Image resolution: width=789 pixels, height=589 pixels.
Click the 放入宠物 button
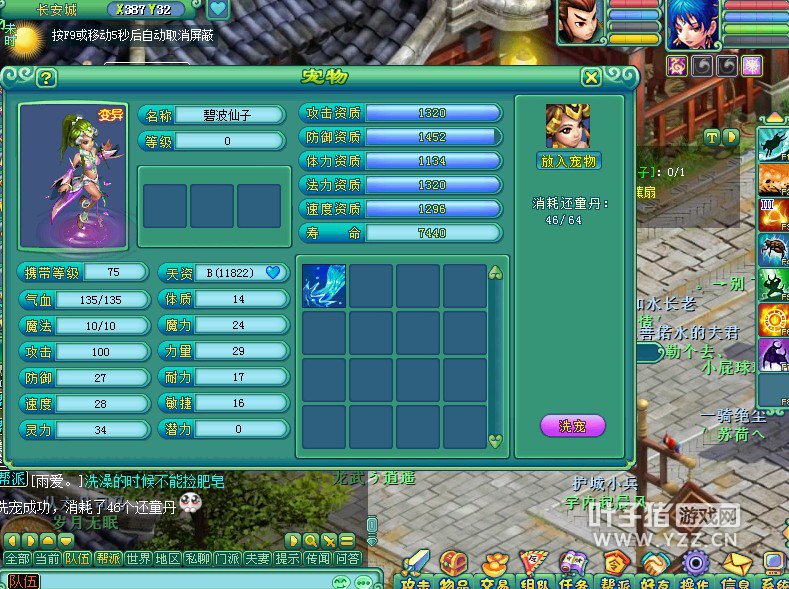coord(569,161)
